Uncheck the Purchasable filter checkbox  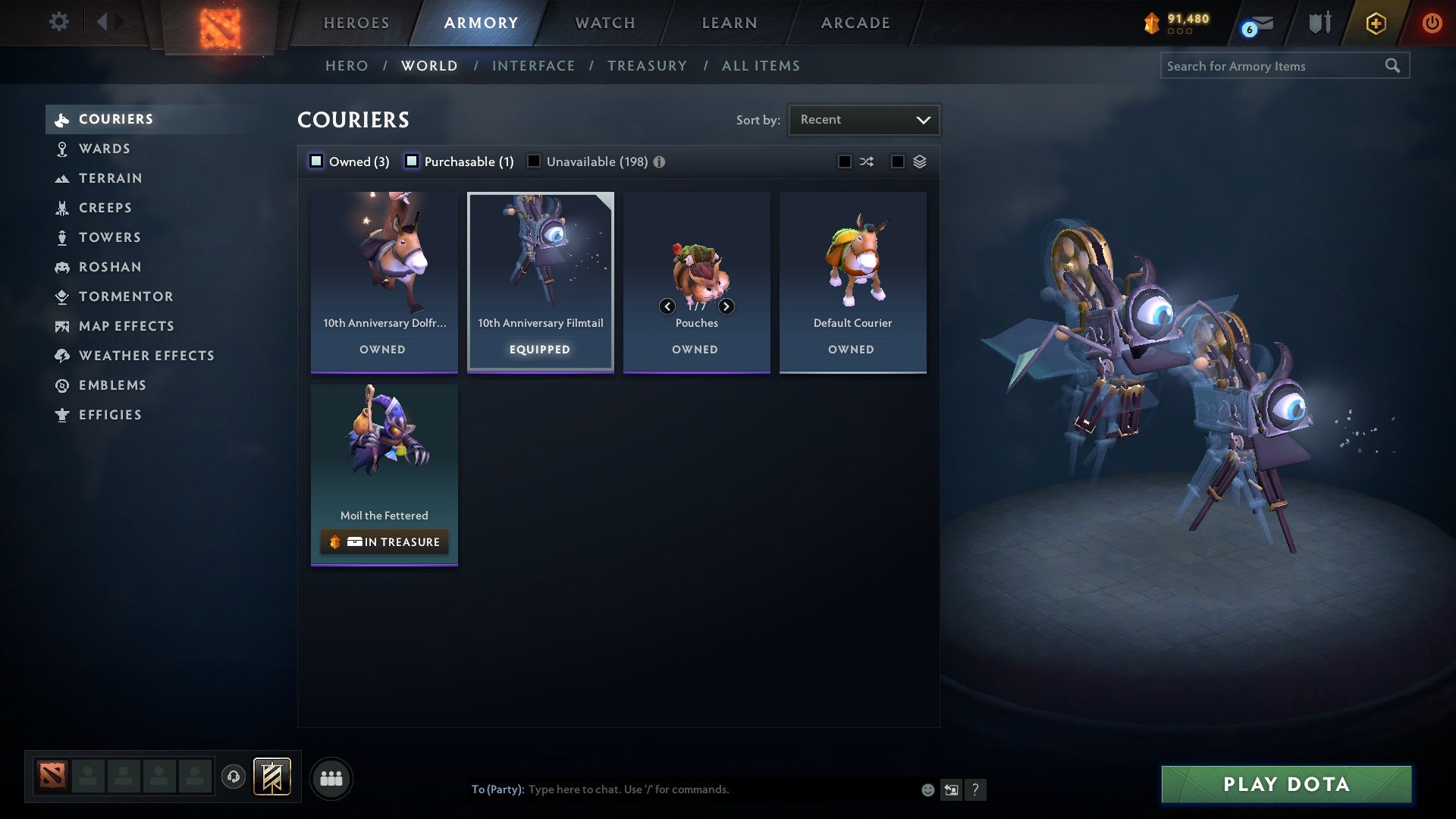(413, 161)
